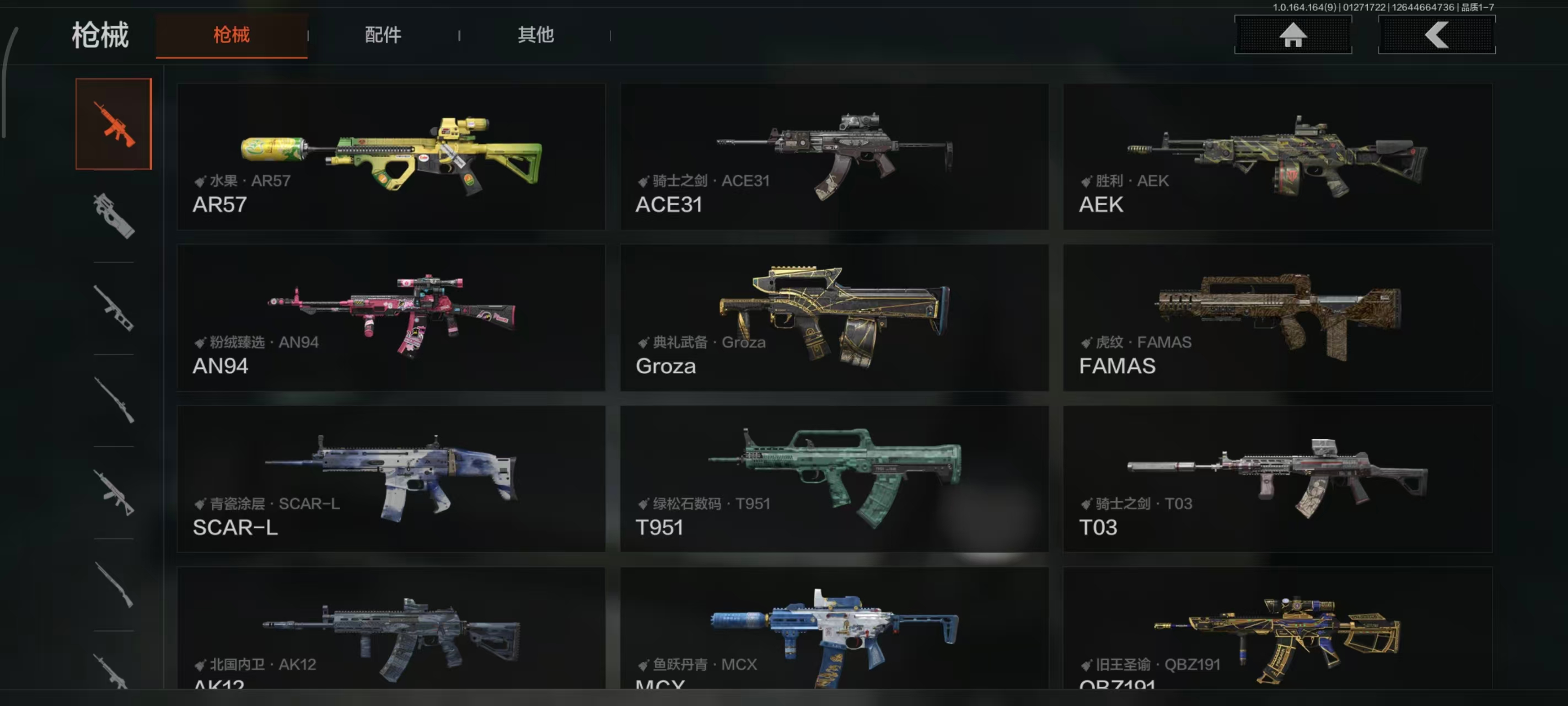
Task: Open the 配件 tab
Action: (x=383, y=35)
